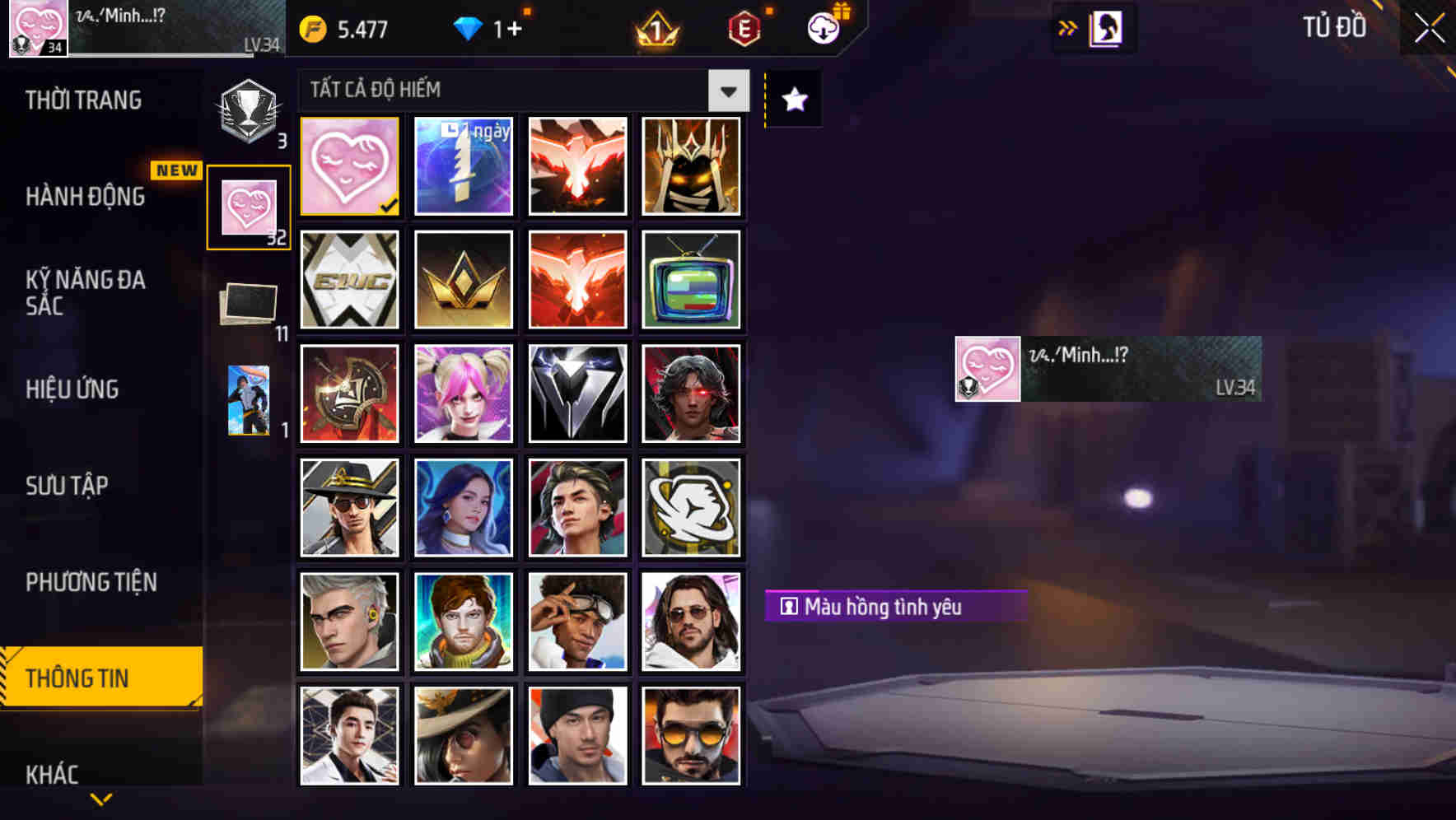Click the double arrow expander
This screenshot has width=1456, height=820.
click(1067, 26)
